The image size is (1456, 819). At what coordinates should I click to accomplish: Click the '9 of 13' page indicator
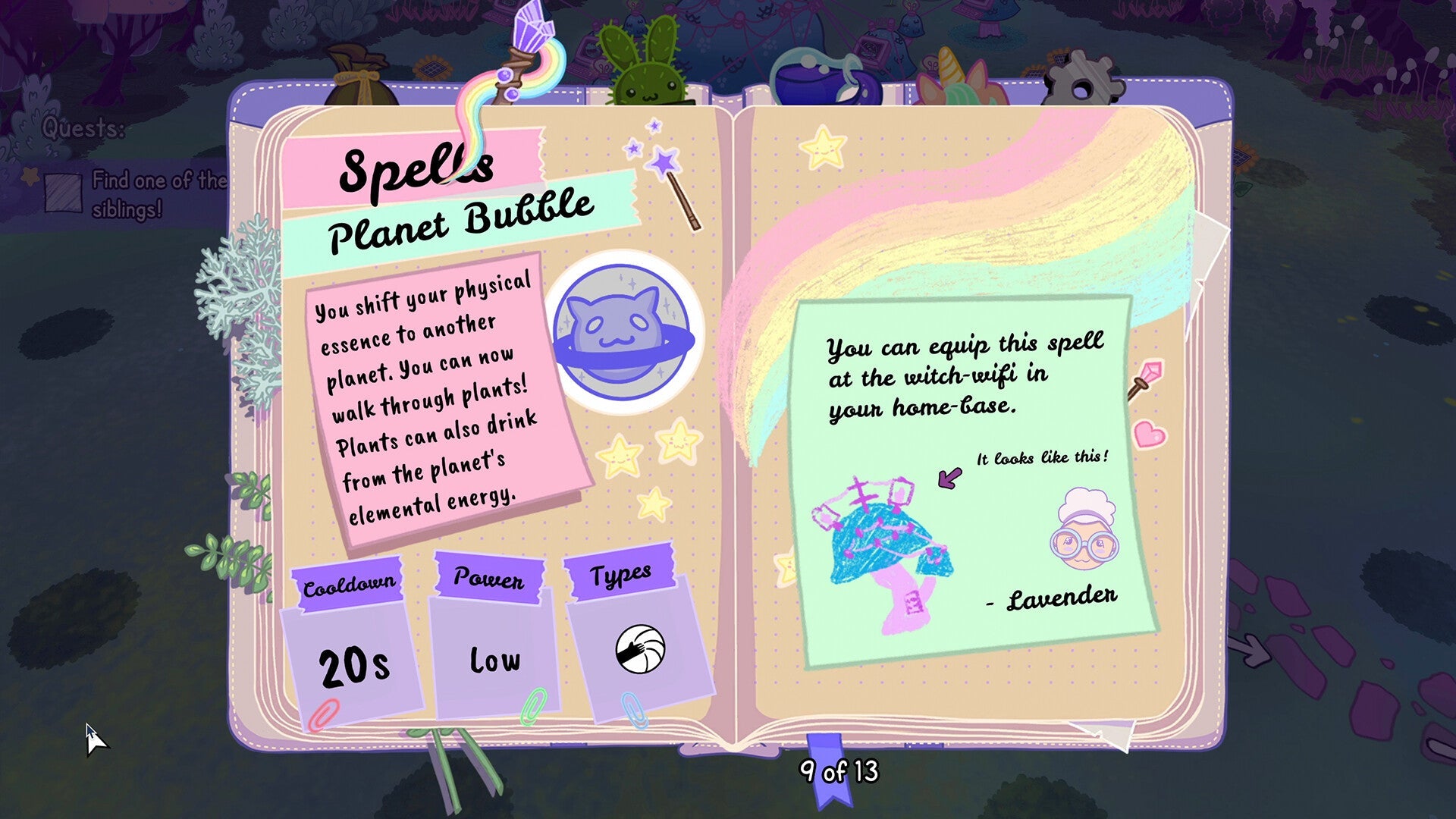[x=838, y=773]
